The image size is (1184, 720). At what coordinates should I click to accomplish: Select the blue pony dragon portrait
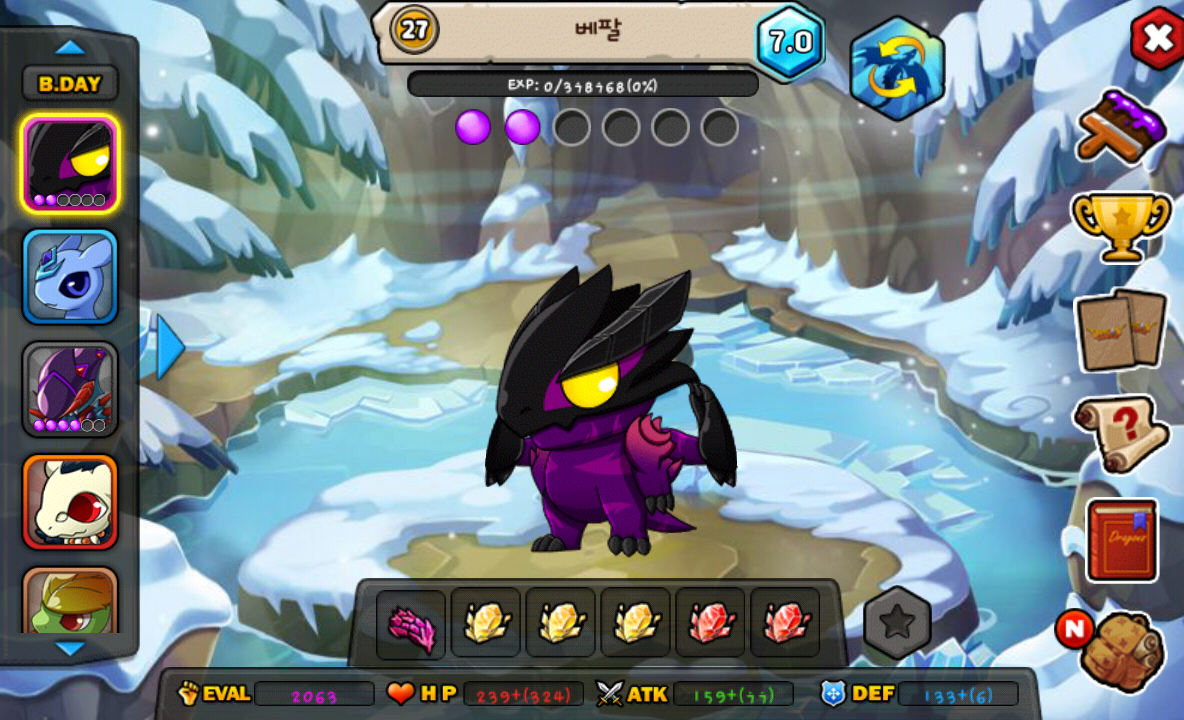click(70, 277)
